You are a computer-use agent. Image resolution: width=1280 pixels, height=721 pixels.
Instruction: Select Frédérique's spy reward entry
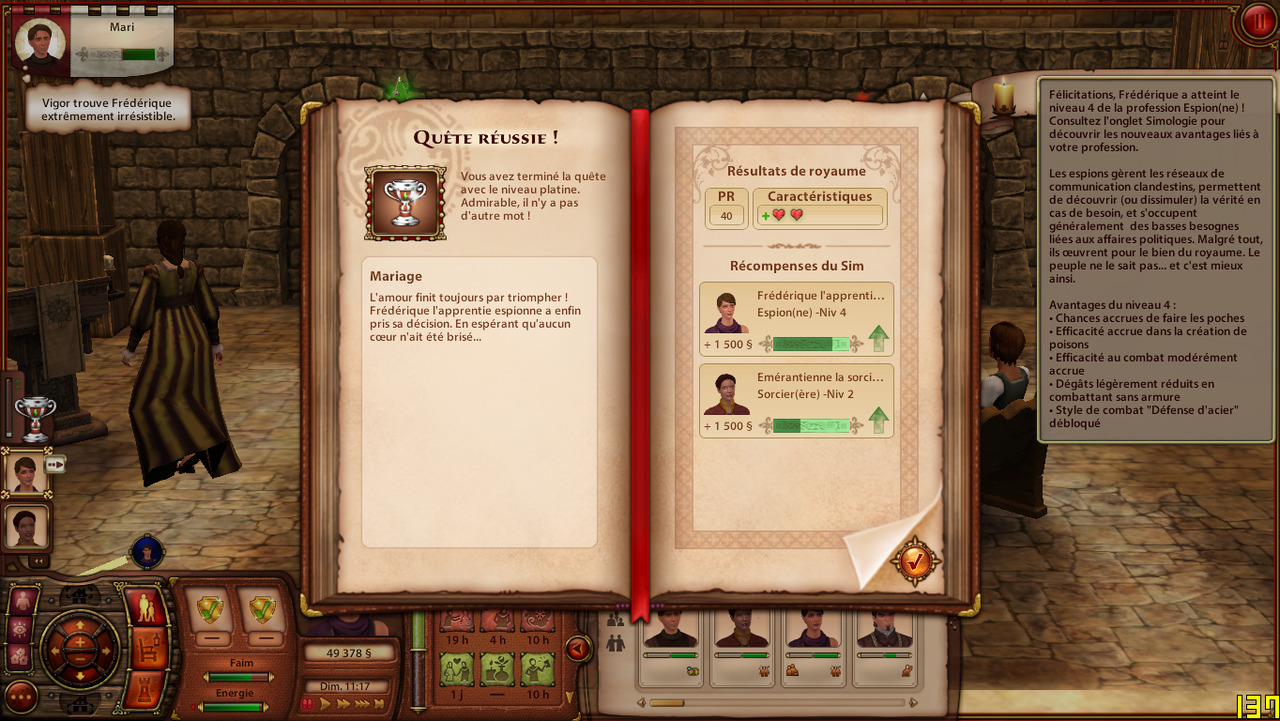(796, 319)
